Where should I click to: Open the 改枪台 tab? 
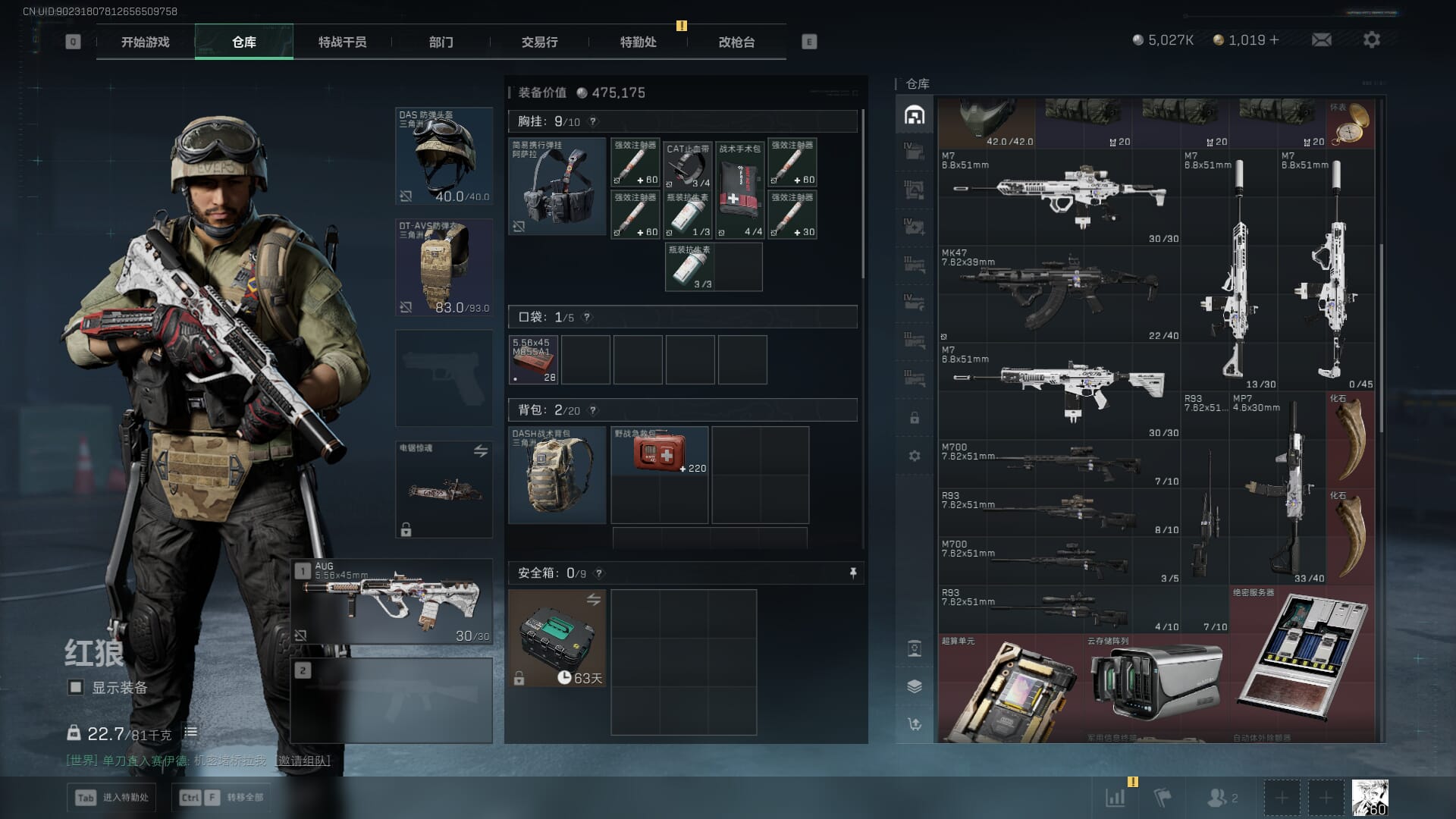[x=736, y=42]
